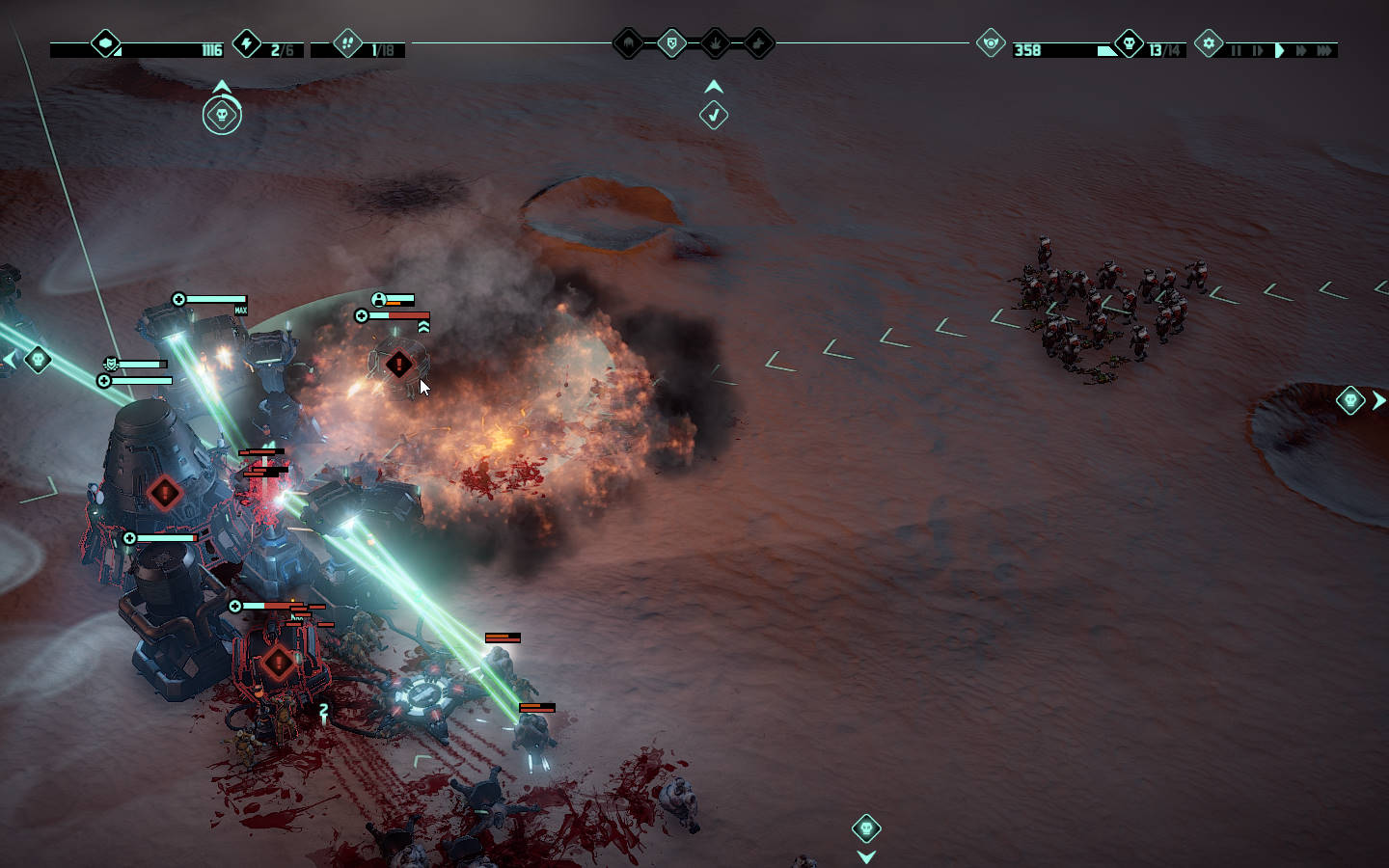Select the fourth diamond icon in top-center bar
The width and height of the screenshot is (1389, 868).
pos(759,43)
